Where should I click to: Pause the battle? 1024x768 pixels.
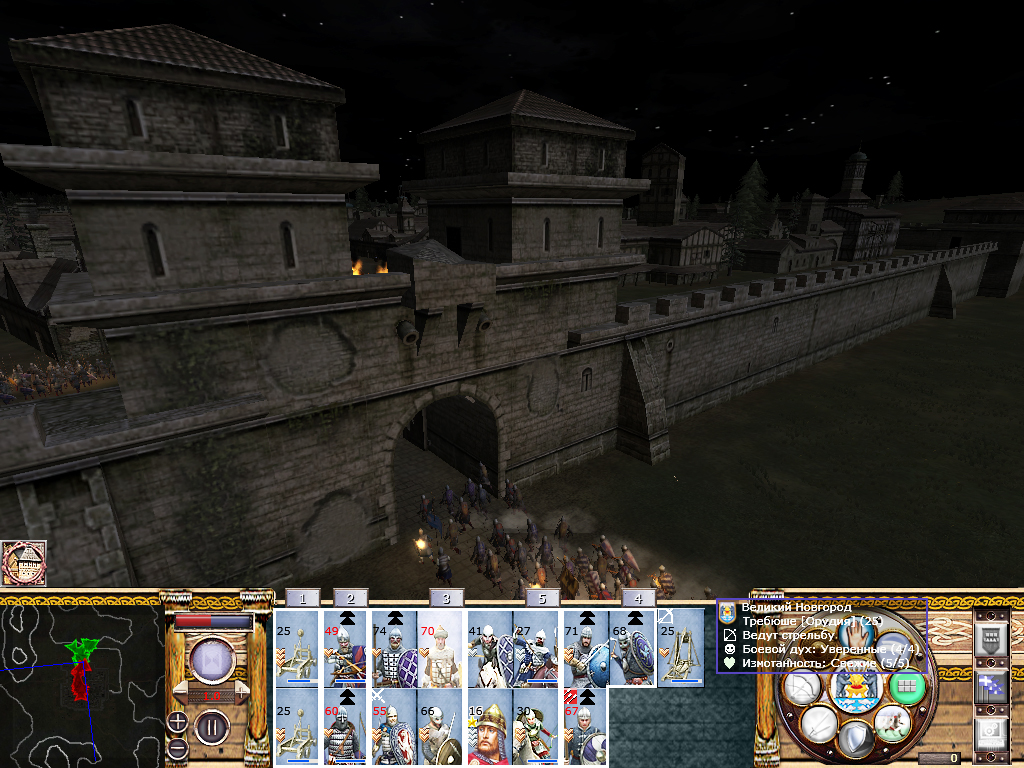212,725
